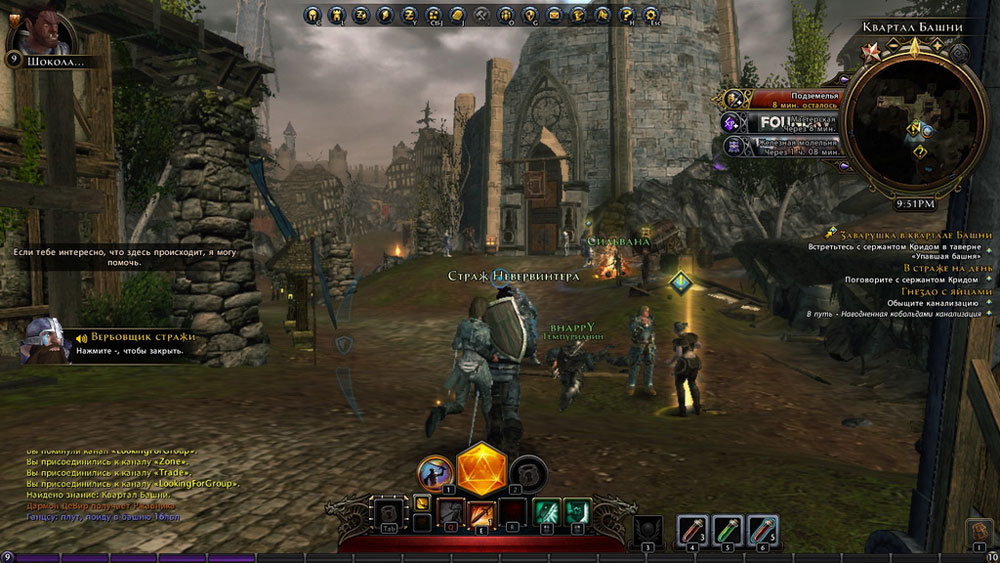
Task: Activate the first green dagger at-will power
Action: [x=545, y=512]
